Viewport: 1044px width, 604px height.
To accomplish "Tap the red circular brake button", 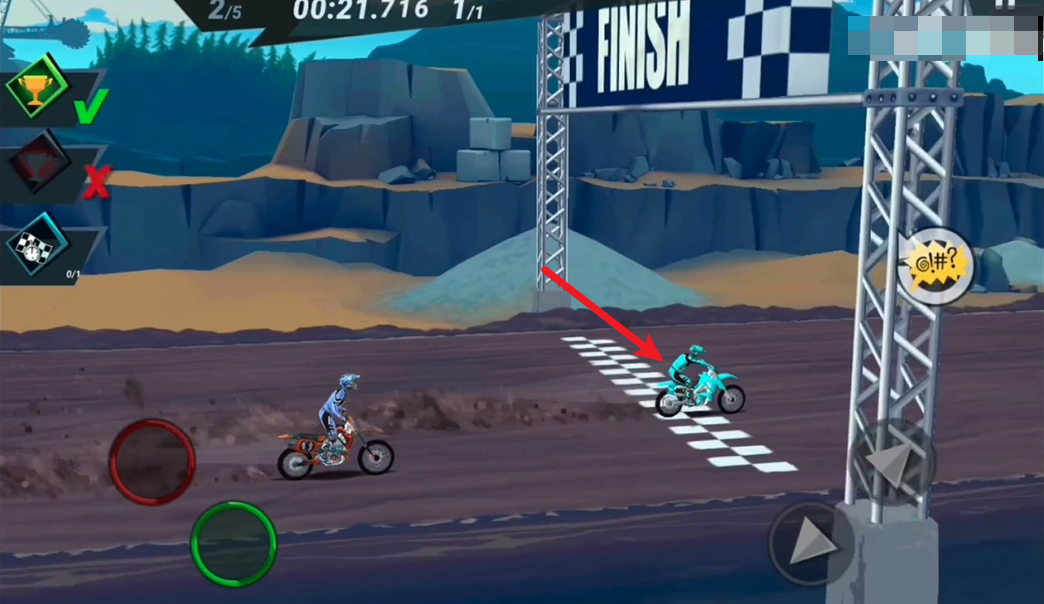I will pos(152,461).
